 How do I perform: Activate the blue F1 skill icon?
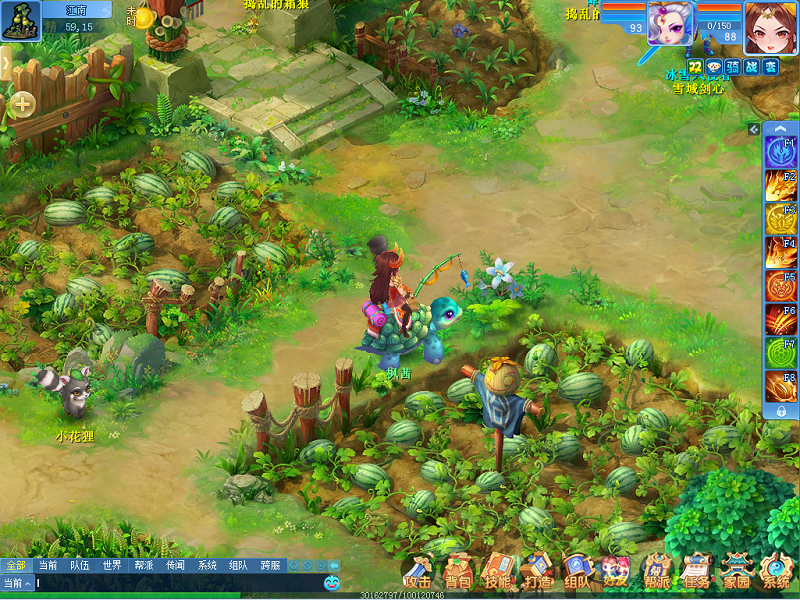[x=780, y=153]
